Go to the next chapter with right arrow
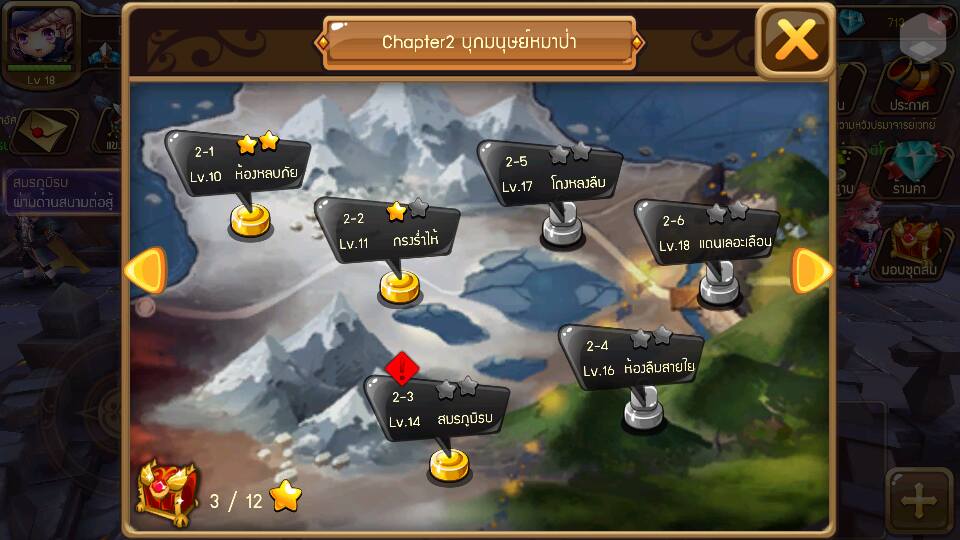960x540 pixels. click(x=812, y=271)
